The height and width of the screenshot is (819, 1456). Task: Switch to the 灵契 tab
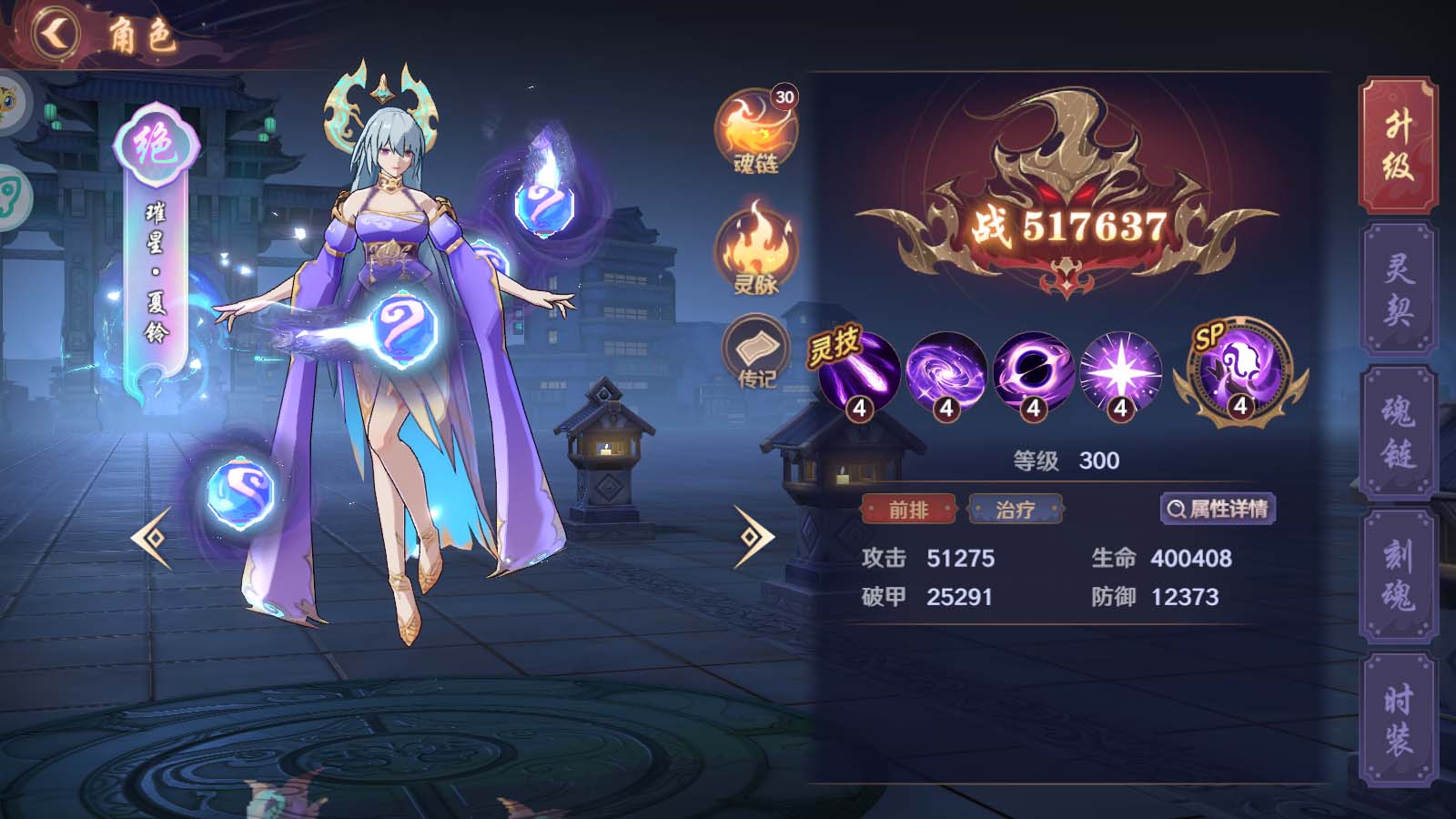point(1398,289)
